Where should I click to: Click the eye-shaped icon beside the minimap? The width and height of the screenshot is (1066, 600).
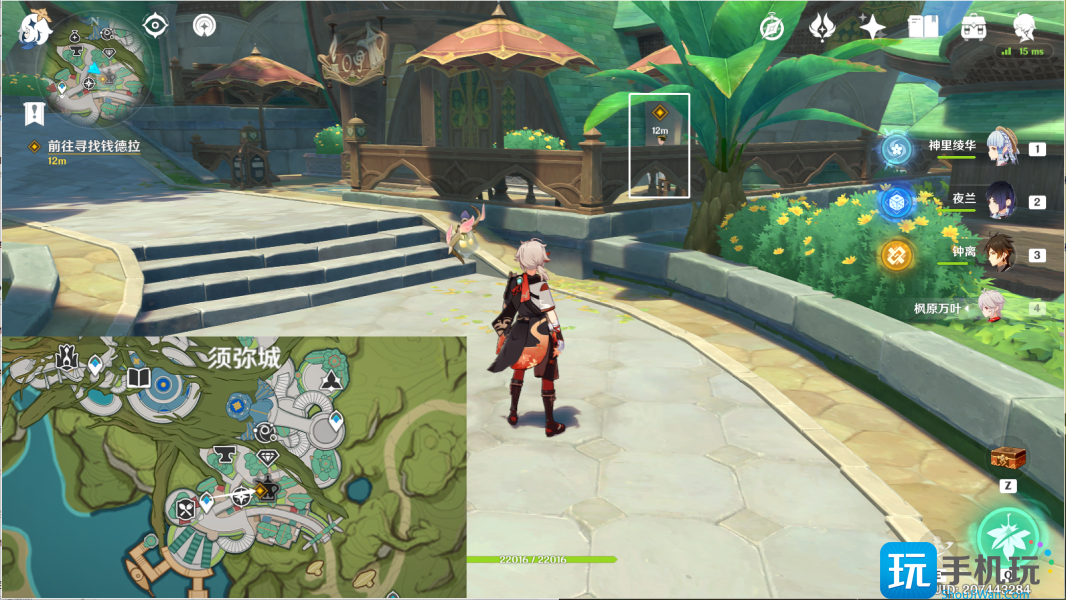tap(155, 26)
